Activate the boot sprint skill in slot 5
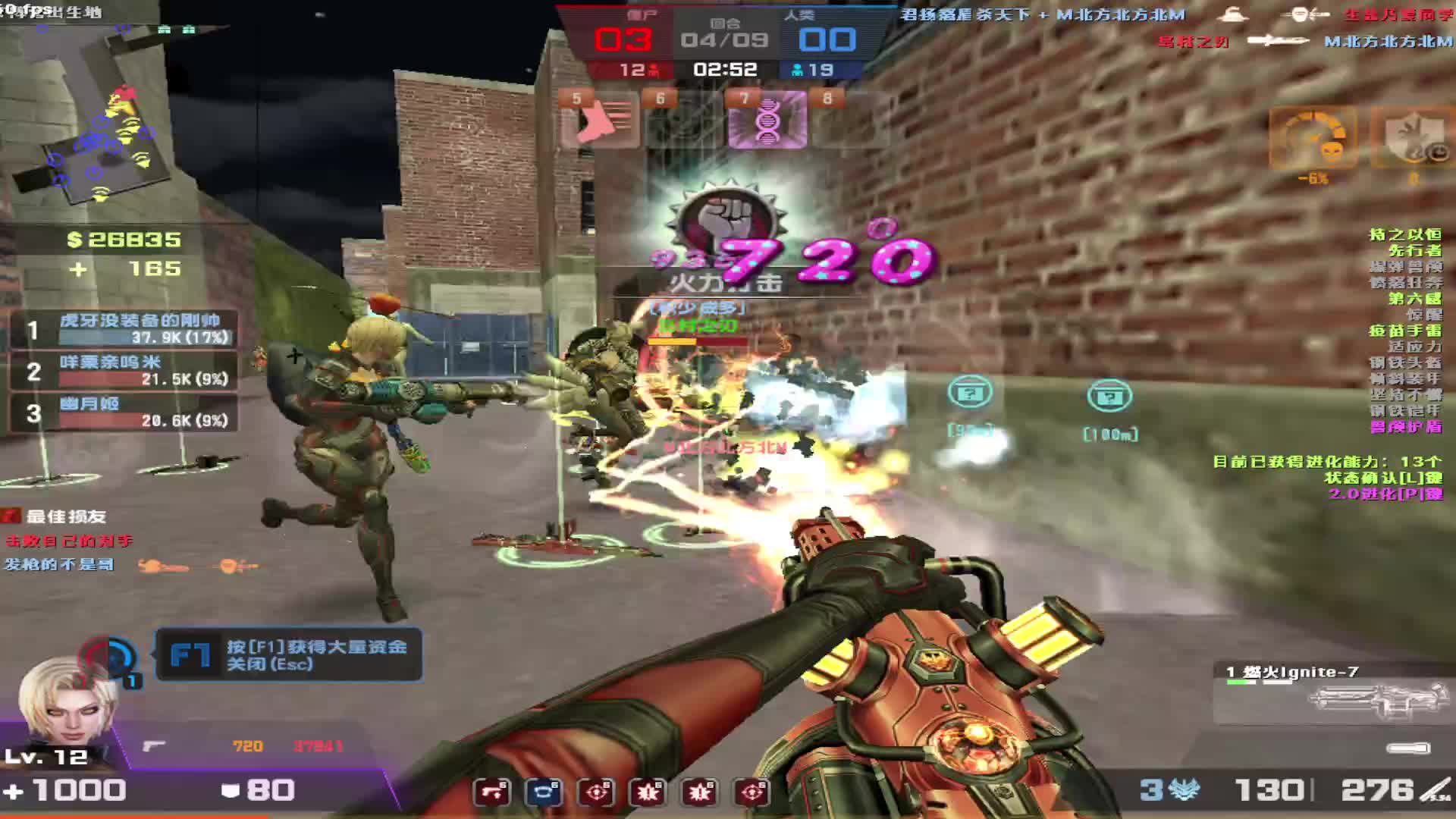Image resolution: width=1456 pixels, height=819 pixels. pyautogui.click(x=599, y=120)
